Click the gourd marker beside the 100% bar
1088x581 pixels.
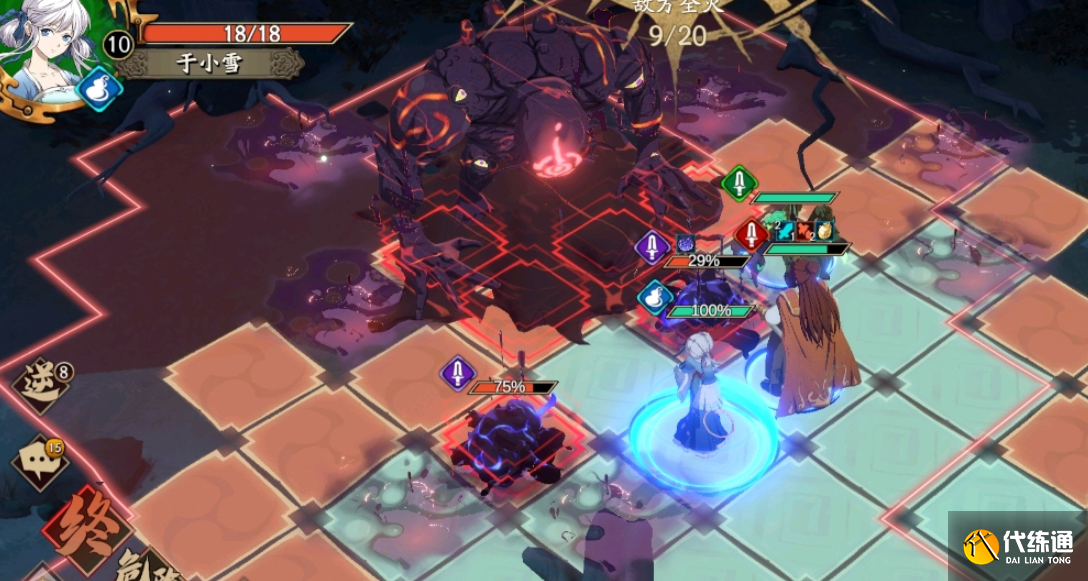(x=653, y=297)
